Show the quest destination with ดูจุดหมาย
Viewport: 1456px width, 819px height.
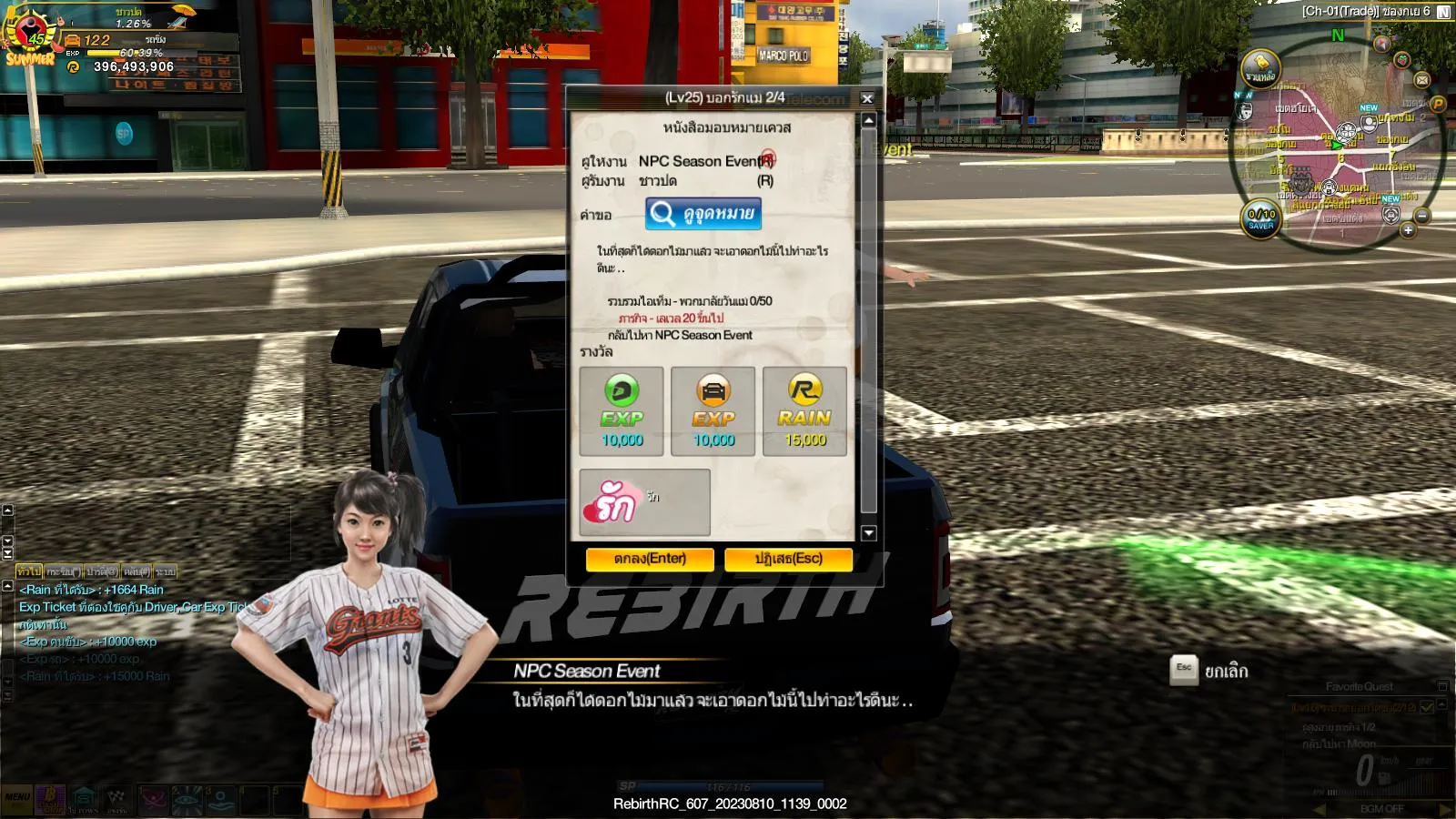tap(703, 214)
